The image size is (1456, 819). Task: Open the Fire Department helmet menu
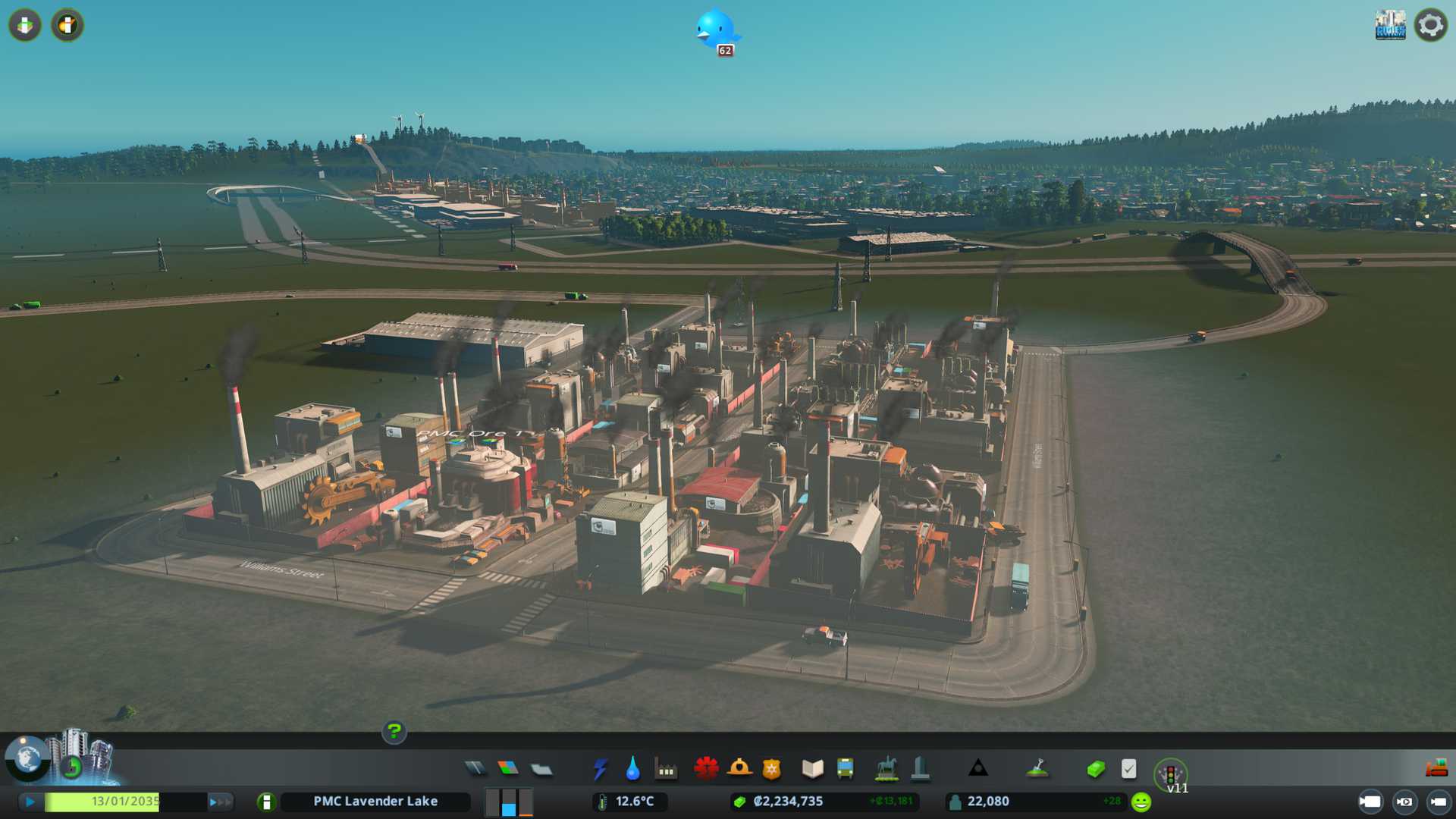click(x=739, y=769)
